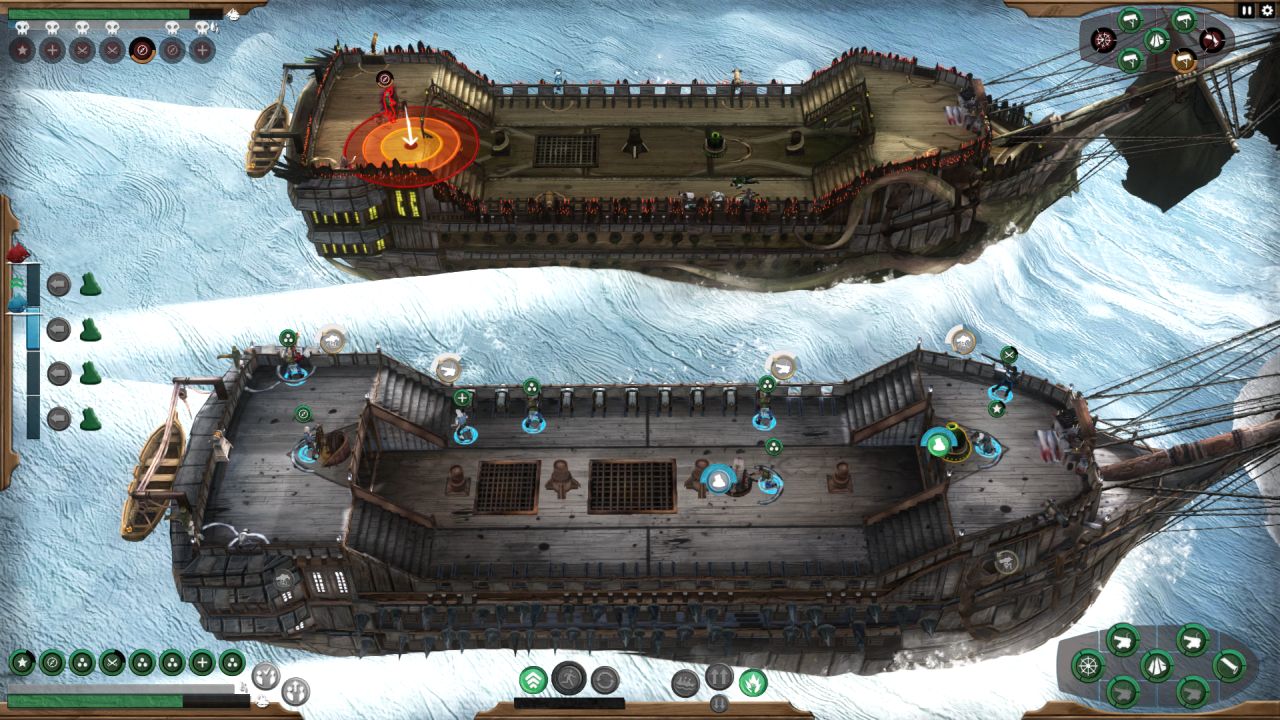Click the green ship health bar top-left

click(x=97, y=13)
